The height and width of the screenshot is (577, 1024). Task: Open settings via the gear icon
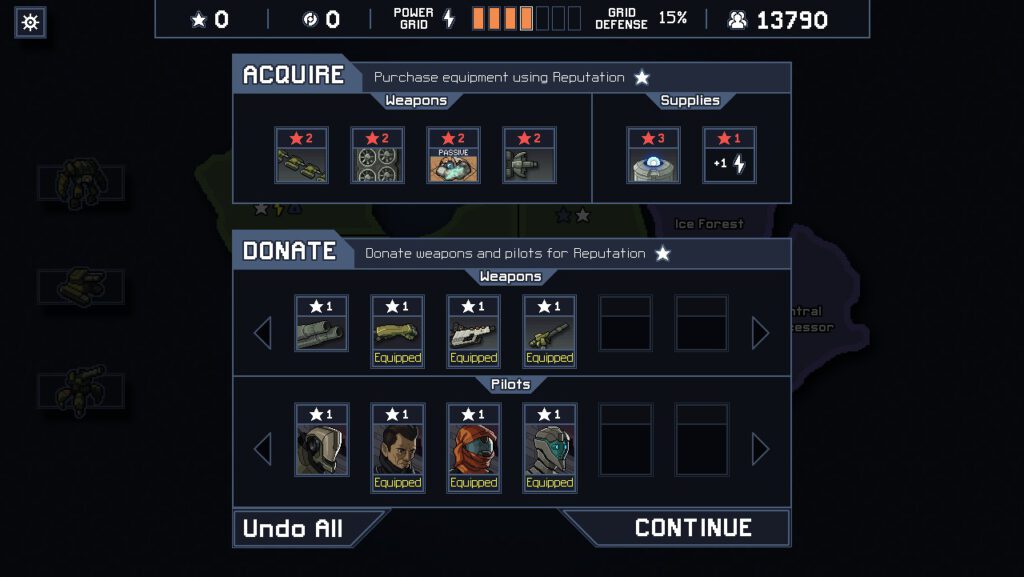(x=30, y=22)
